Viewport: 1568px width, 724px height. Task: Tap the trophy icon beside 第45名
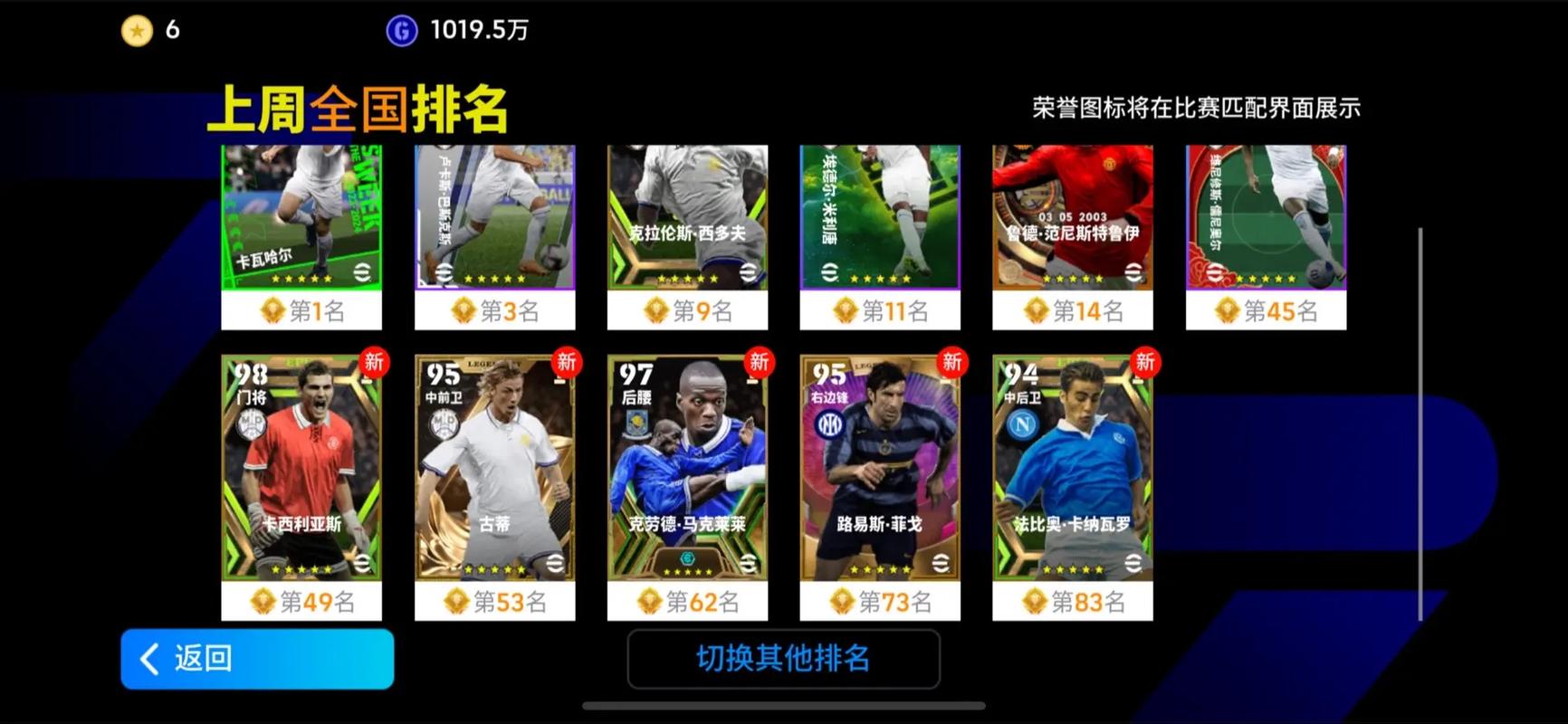click(1230, 309)
